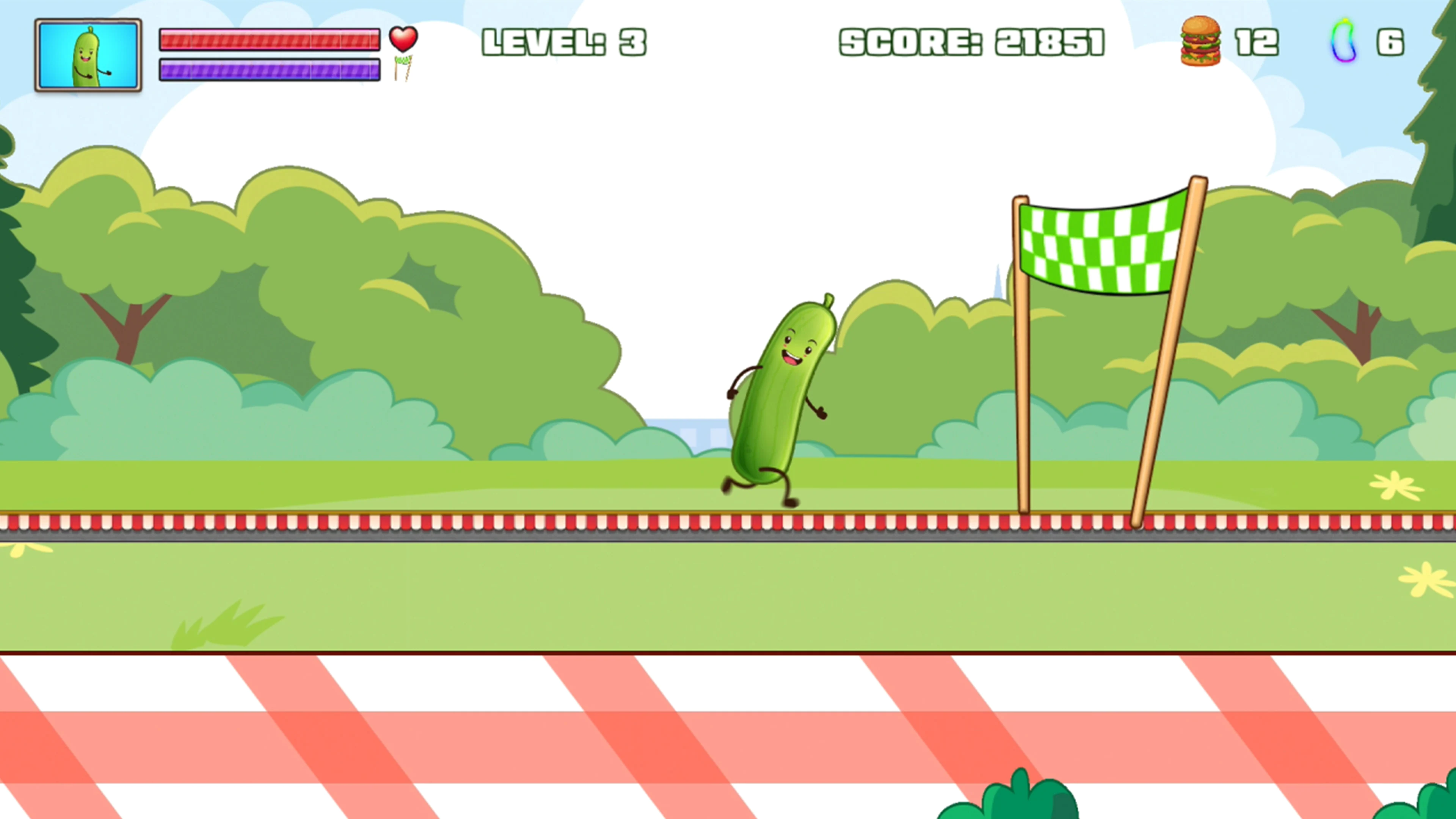Click the purple stamina bar
Screen dimensions: 1456x819
(x=270, y=71)
